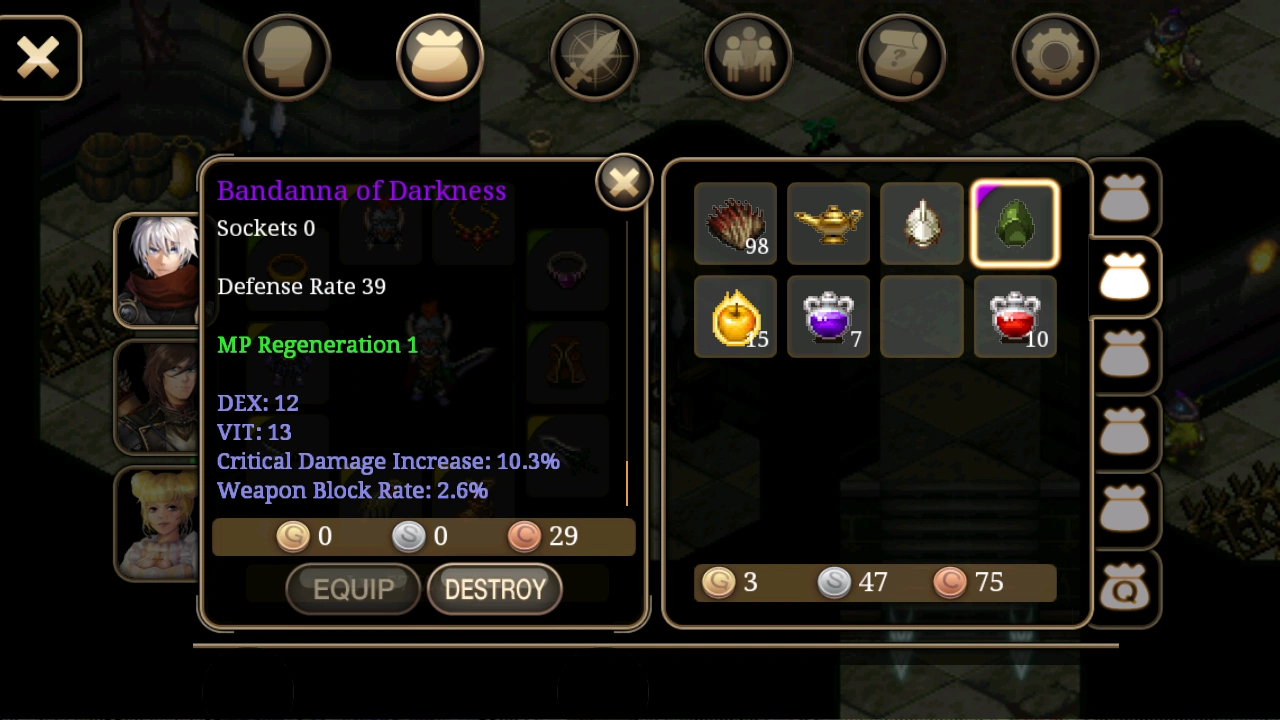Select the purple potion with 7 charges

tap(828, 316)
